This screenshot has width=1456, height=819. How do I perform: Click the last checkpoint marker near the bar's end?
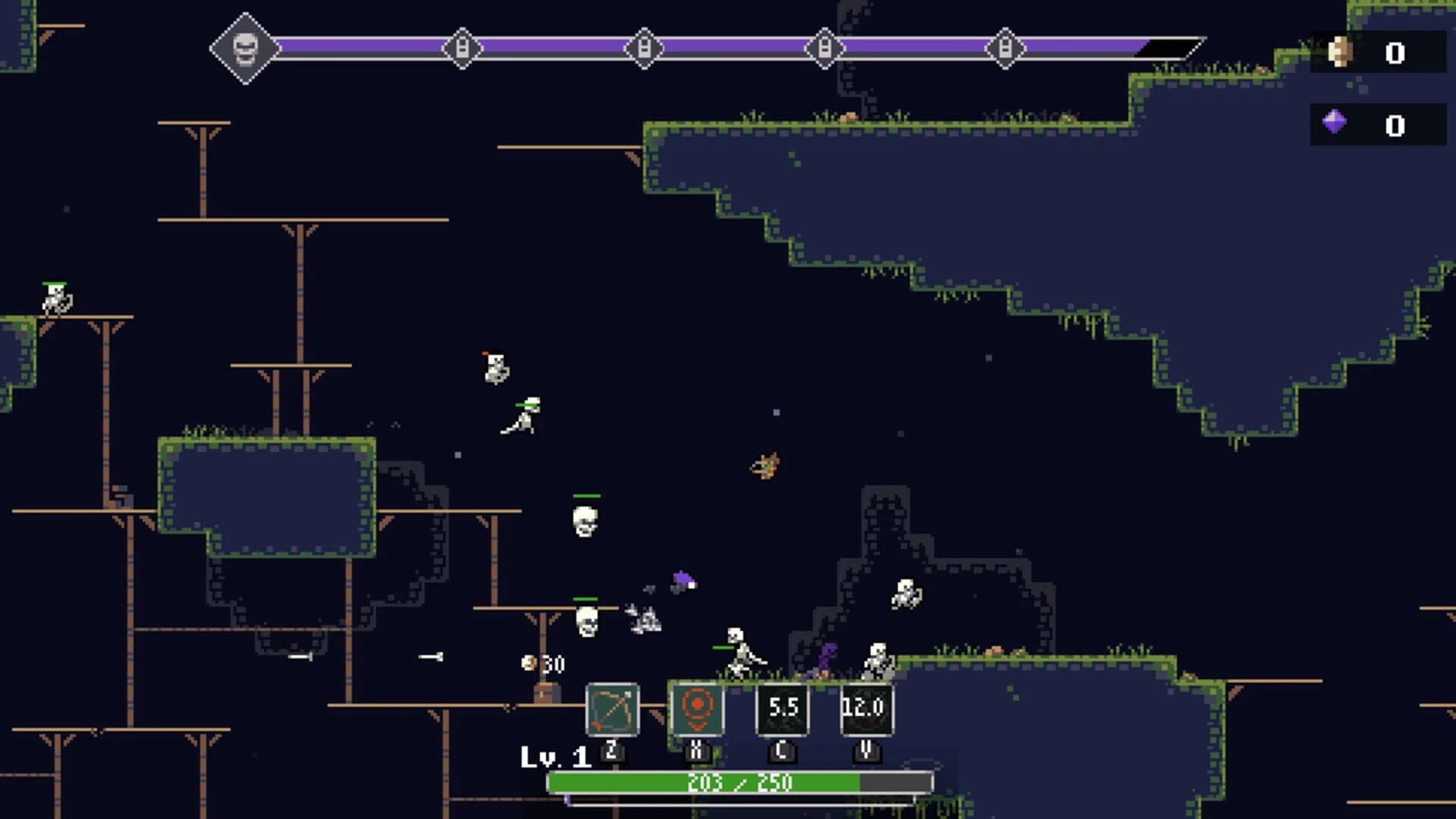(x=1005, y=48)
